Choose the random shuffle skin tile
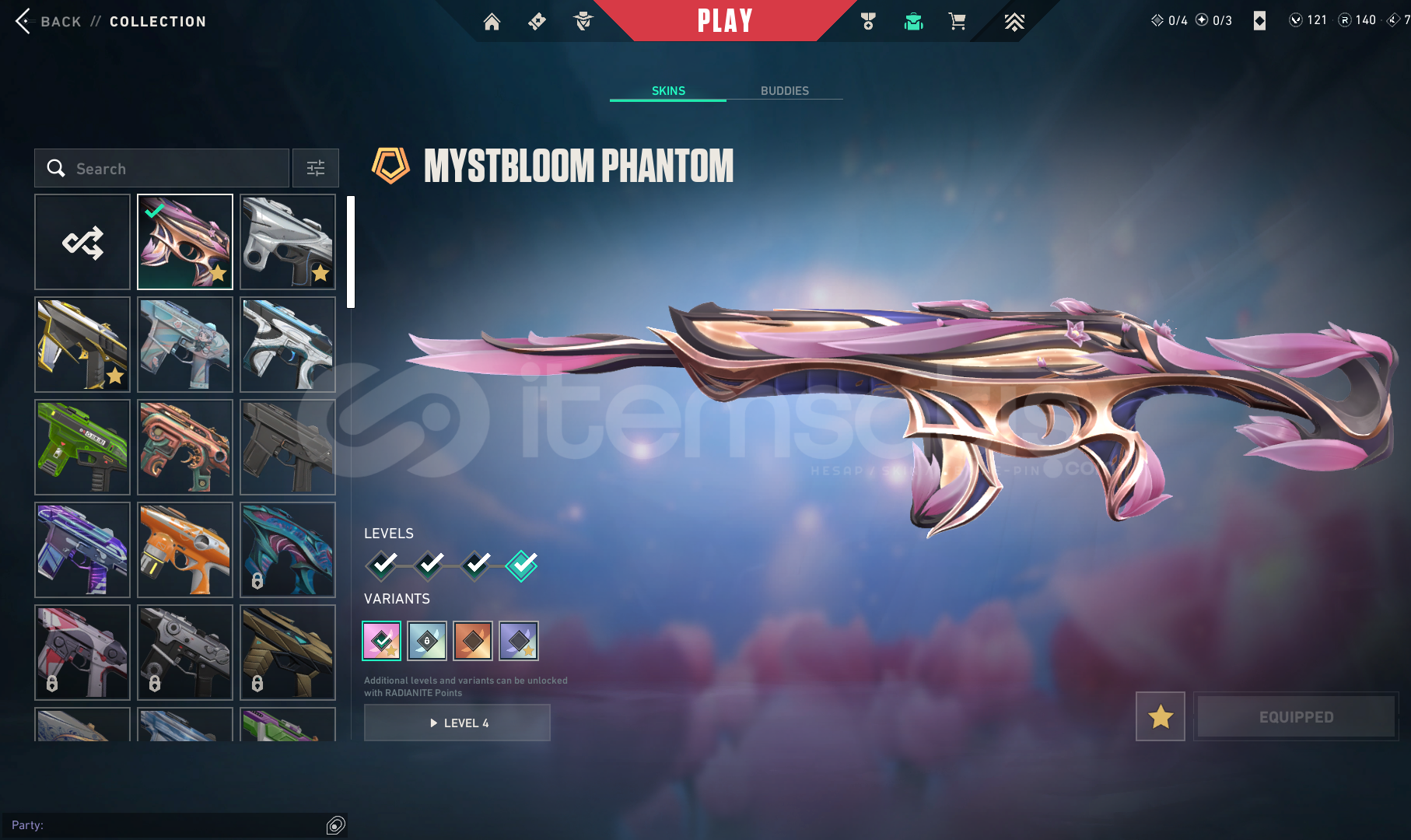Viewport: 1411px width, 840px height. (82, 242)
